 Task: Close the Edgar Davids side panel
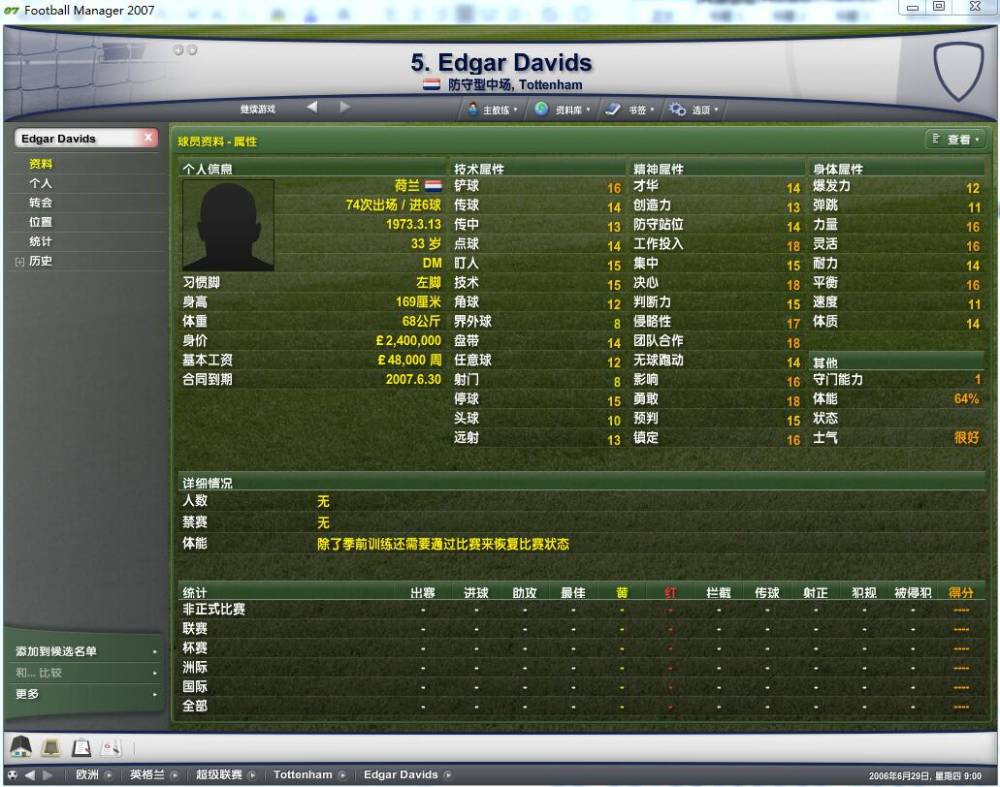tap(148, 138)
